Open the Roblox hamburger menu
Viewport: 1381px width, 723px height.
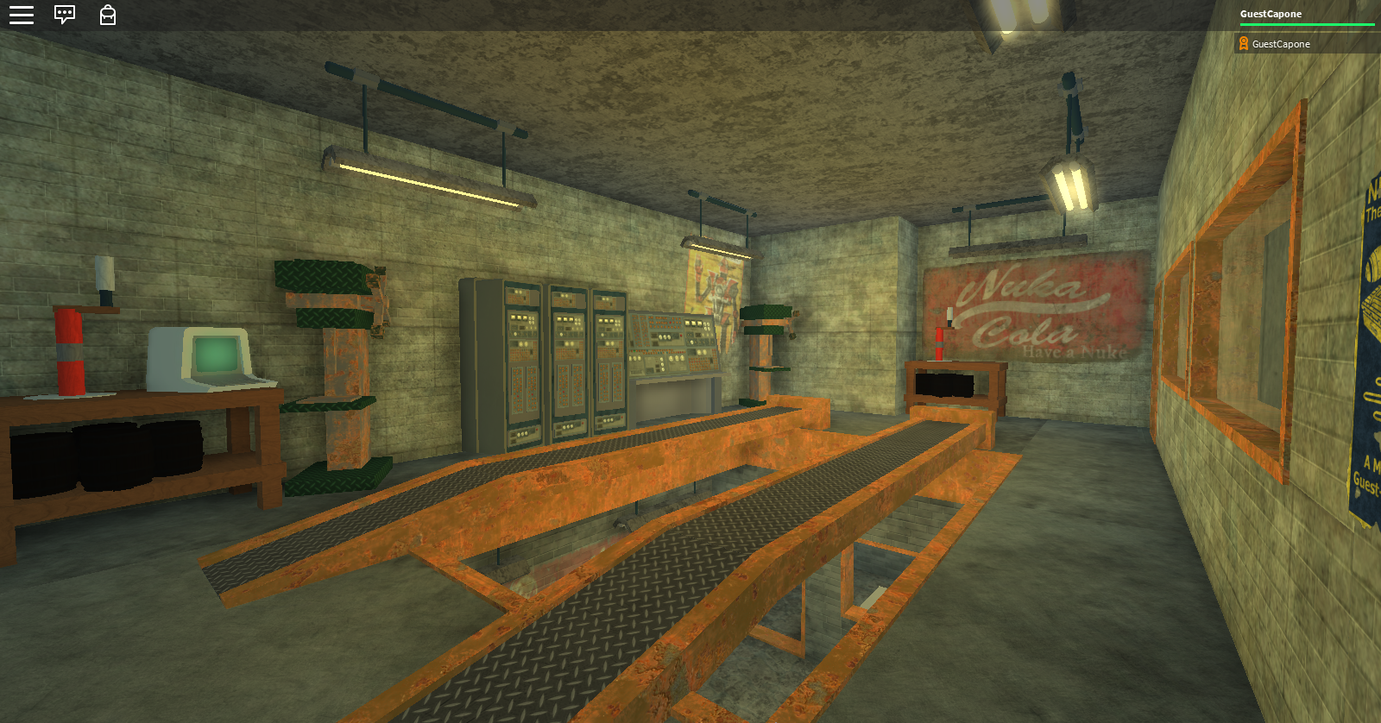coord(21,15)
